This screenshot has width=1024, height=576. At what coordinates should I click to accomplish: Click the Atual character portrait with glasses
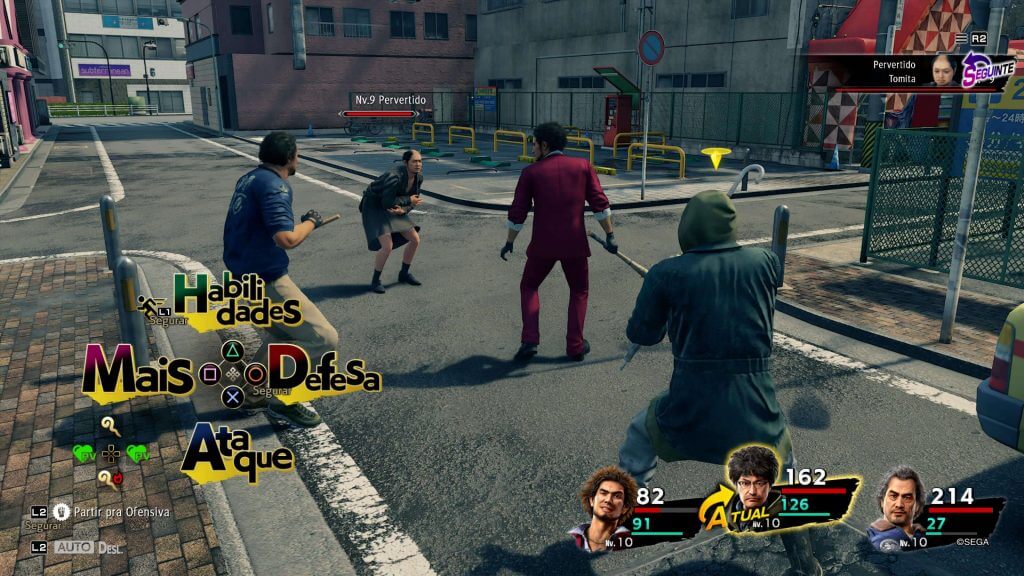pos(753,480)
